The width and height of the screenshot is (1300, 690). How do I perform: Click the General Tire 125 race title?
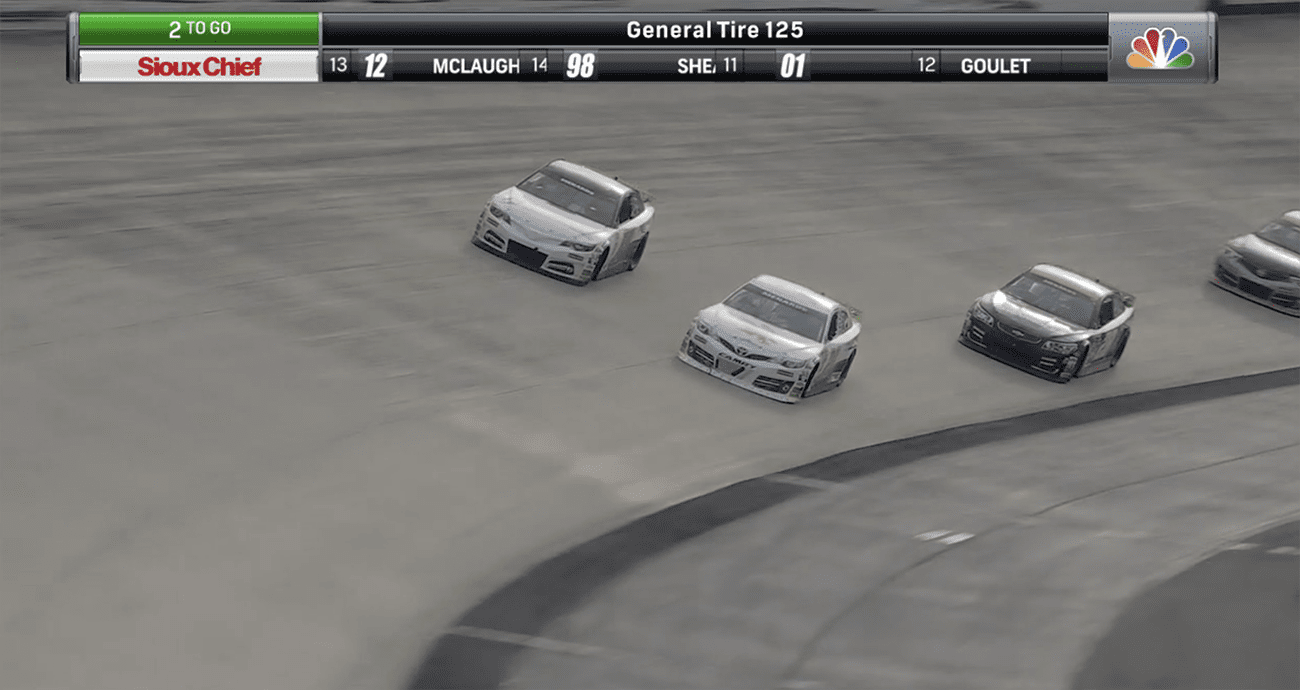tap(714, 30)
